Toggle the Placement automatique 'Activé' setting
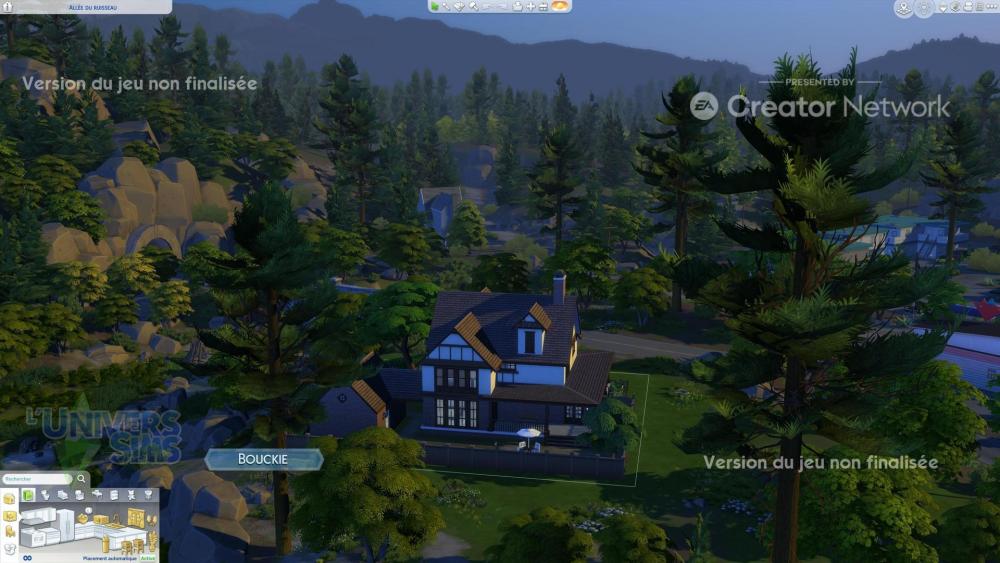This screenshot has height=563, width=1000. click(x=148, y=558)
